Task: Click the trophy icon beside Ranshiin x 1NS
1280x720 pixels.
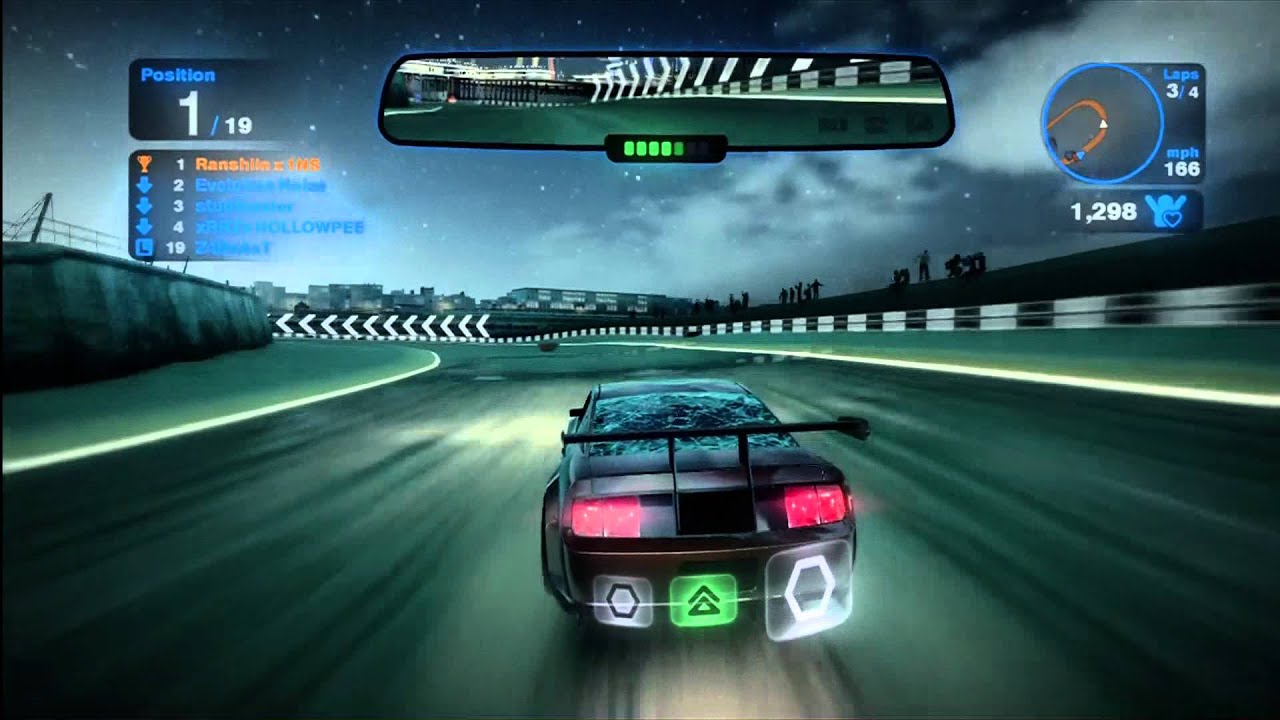Action: click(x=144, y=165)
